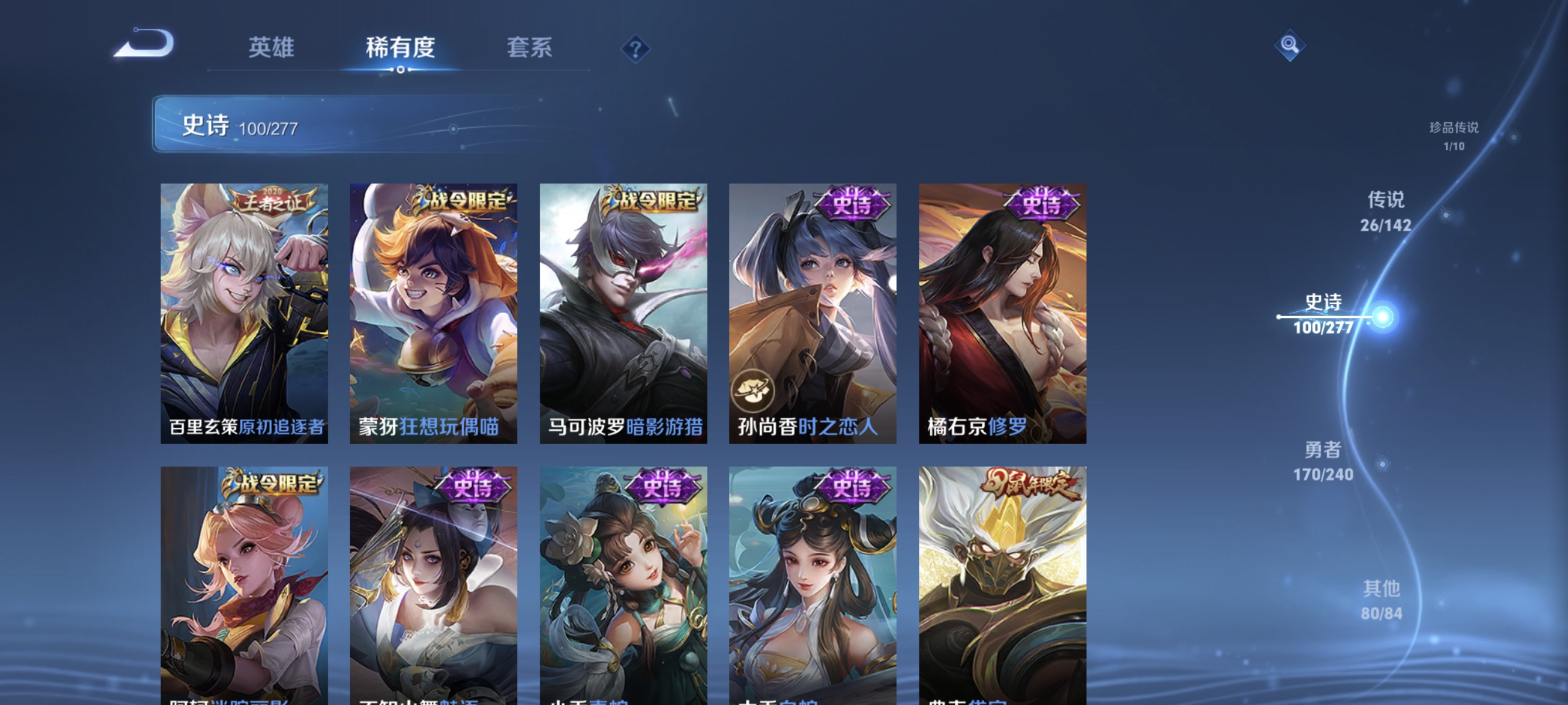Screen dimensions: 1568x705
Task: Open search with the magnifier icon
Action: (1290, 46)
